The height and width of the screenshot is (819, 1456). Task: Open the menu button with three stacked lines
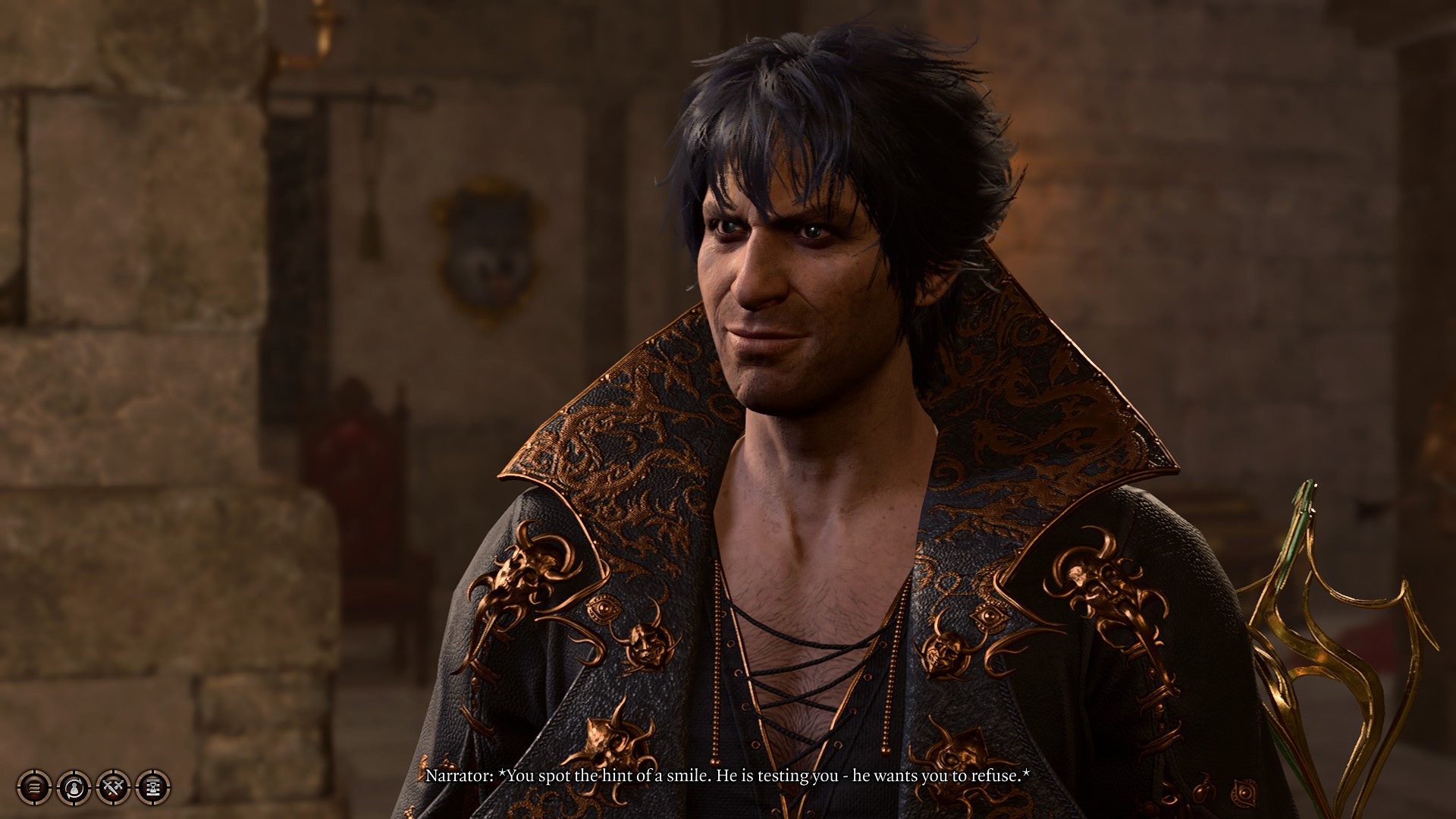[x=34, y=788]
